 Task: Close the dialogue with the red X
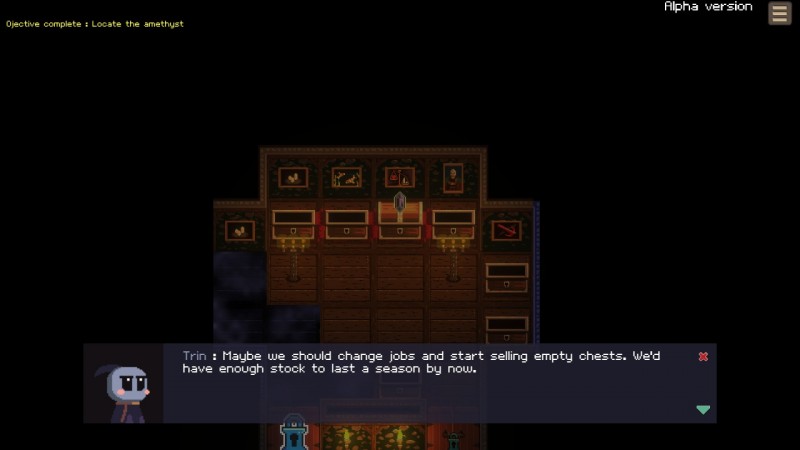[x=703, y=357]
